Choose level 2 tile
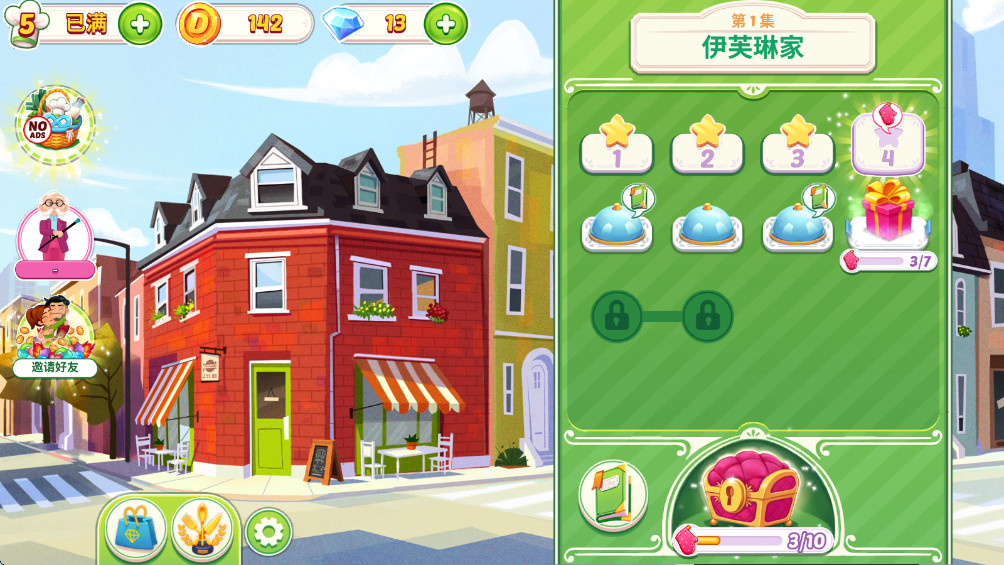 (707, 144)
